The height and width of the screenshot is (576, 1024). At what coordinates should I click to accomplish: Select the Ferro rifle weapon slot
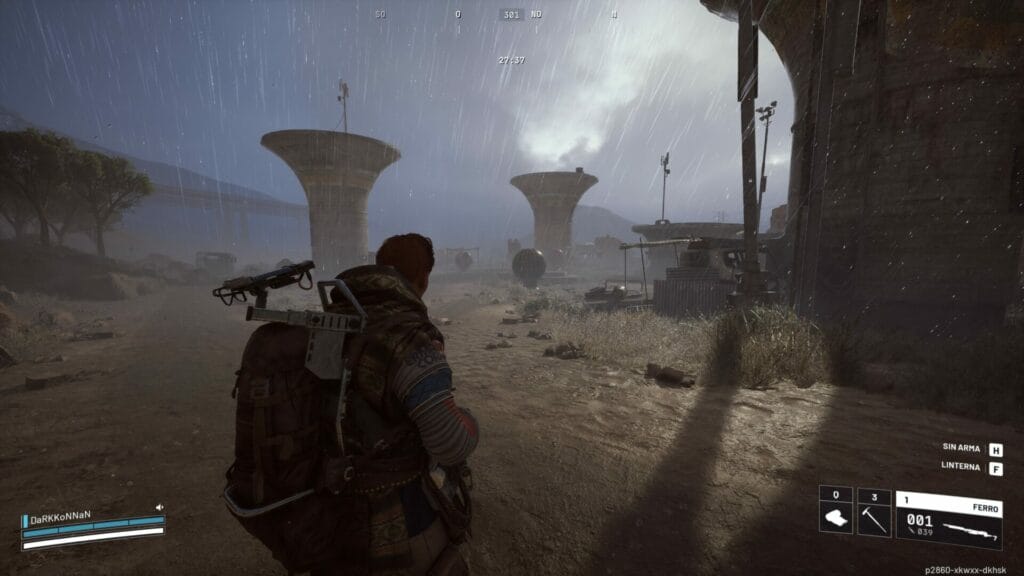pos(948,519)
